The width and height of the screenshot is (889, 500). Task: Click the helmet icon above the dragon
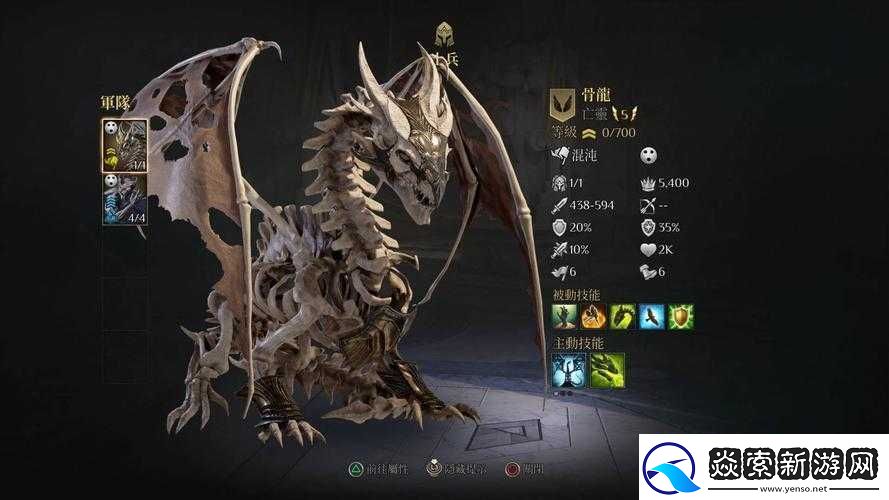pos(444,34)
